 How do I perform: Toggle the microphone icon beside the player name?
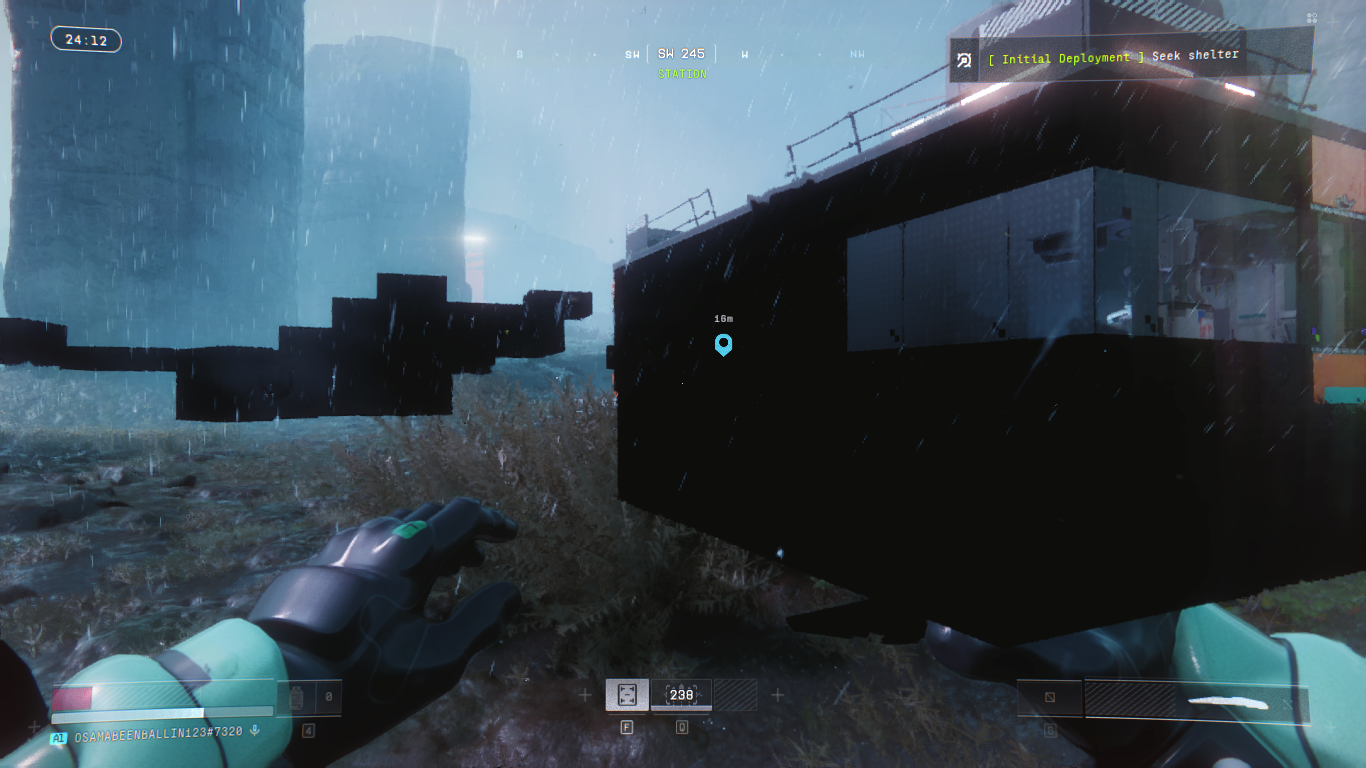coord(255,731)
